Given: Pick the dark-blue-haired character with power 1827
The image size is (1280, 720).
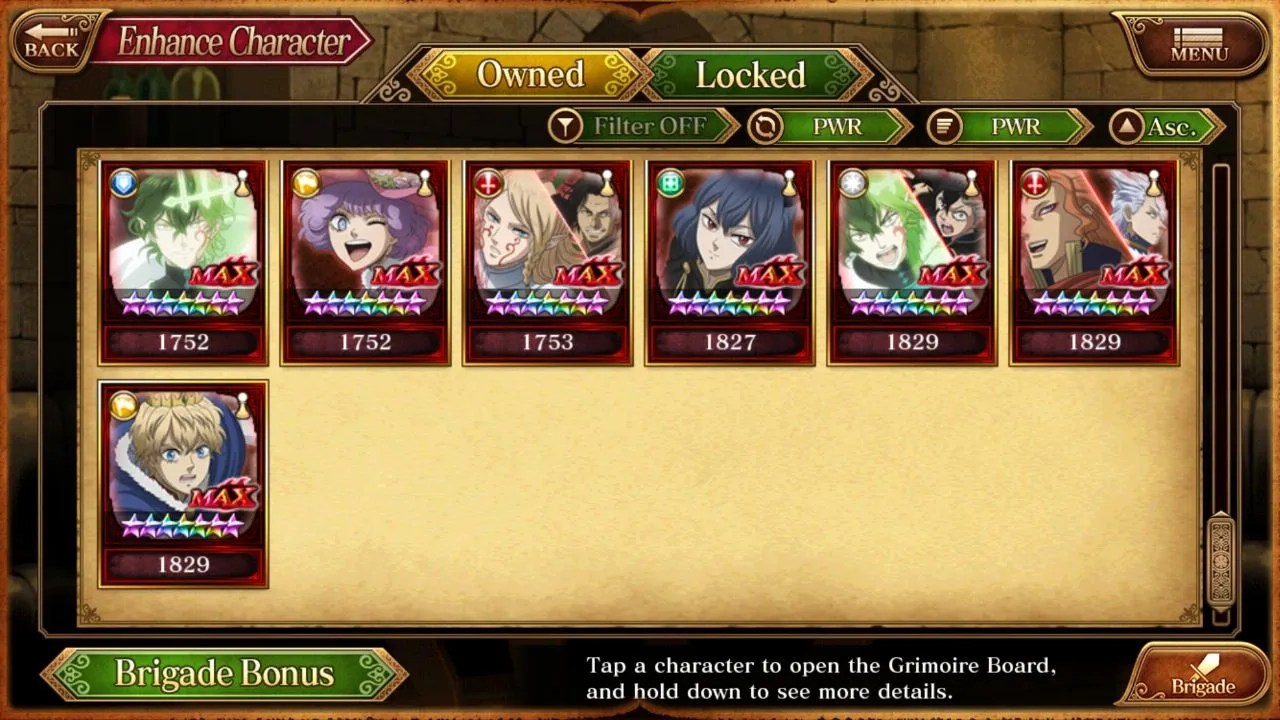Looking at the screenshot, I should pos(730,262).
